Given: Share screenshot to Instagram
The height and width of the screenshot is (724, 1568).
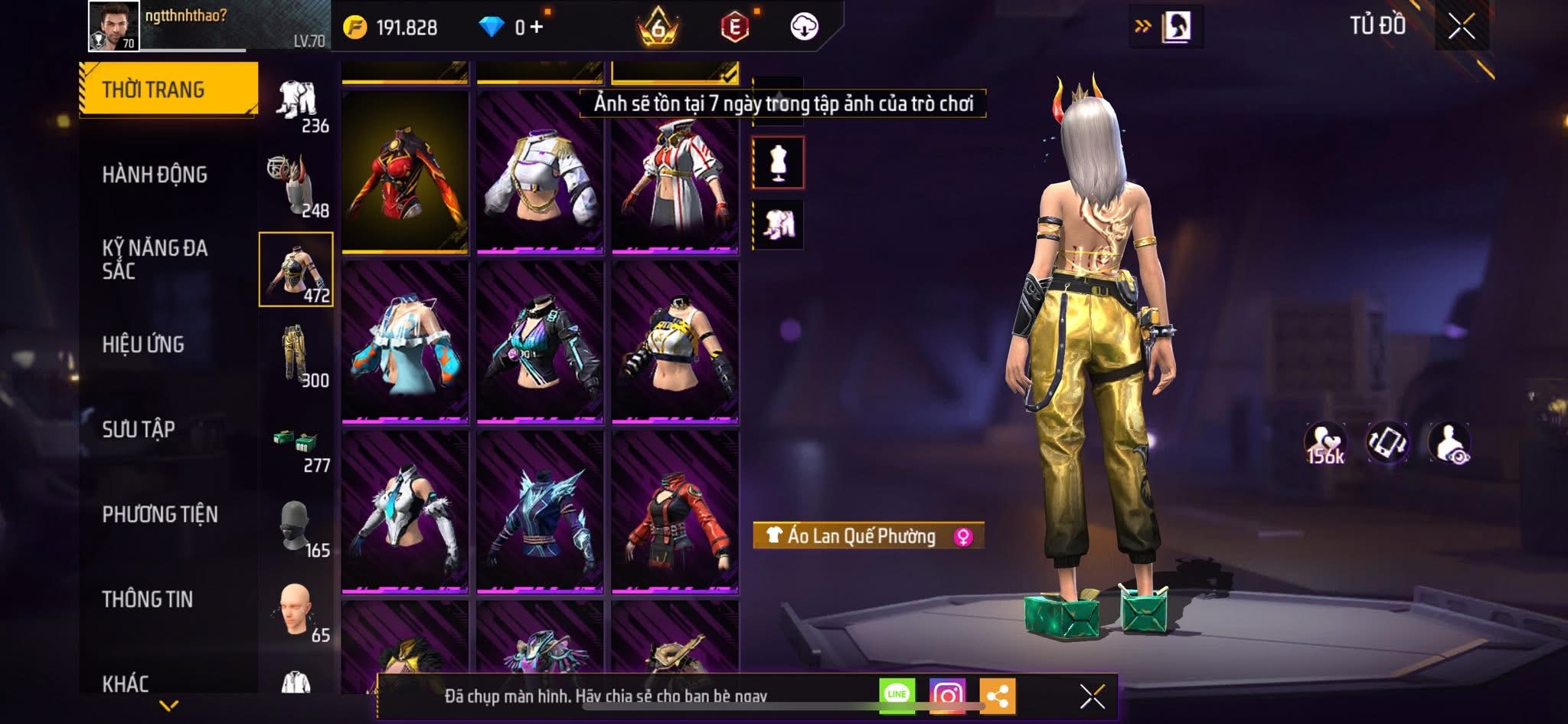Looking at the screenshot, I should [947, 695].
